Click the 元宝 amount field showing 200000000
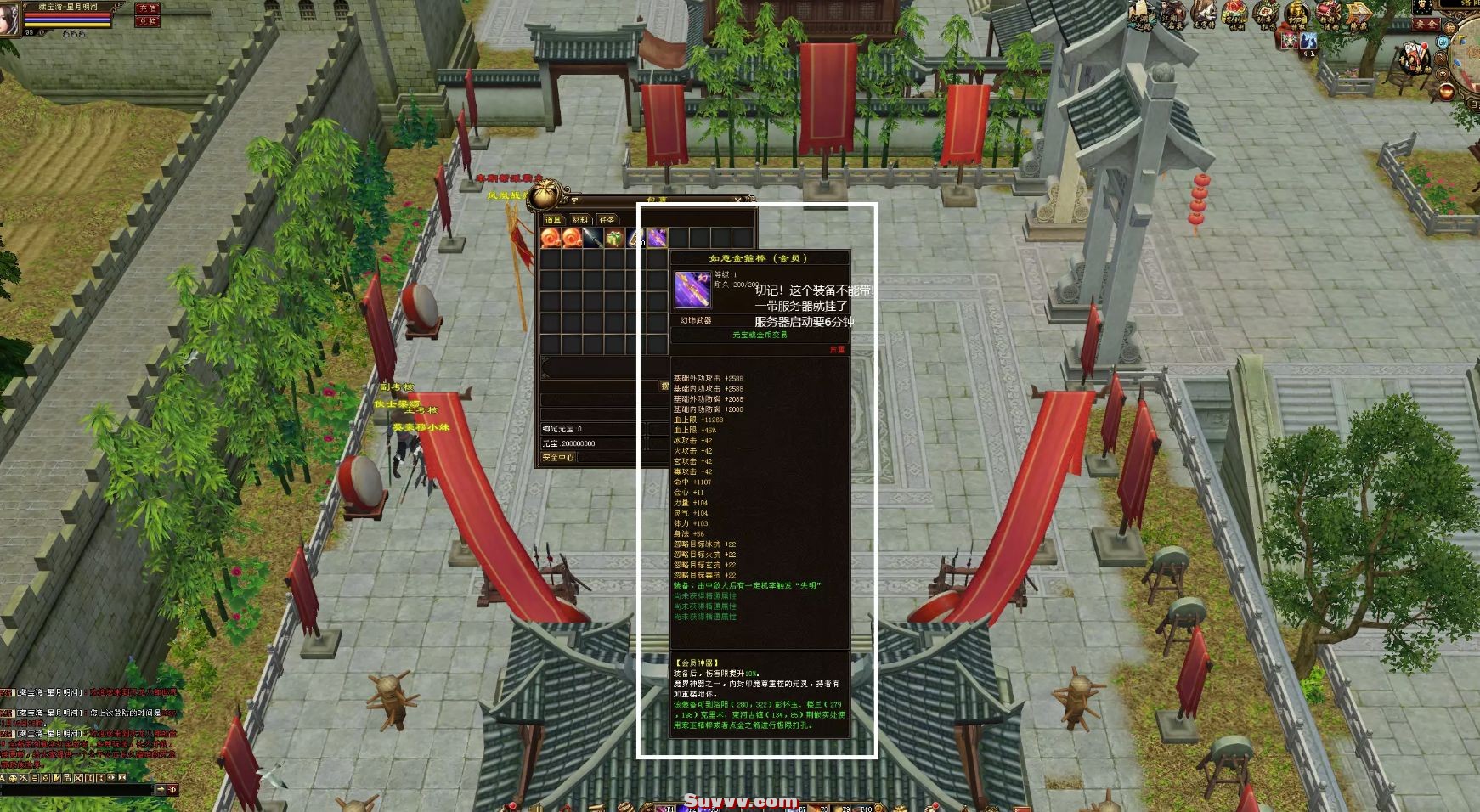 pyautogui.click(x=569, y=444)
